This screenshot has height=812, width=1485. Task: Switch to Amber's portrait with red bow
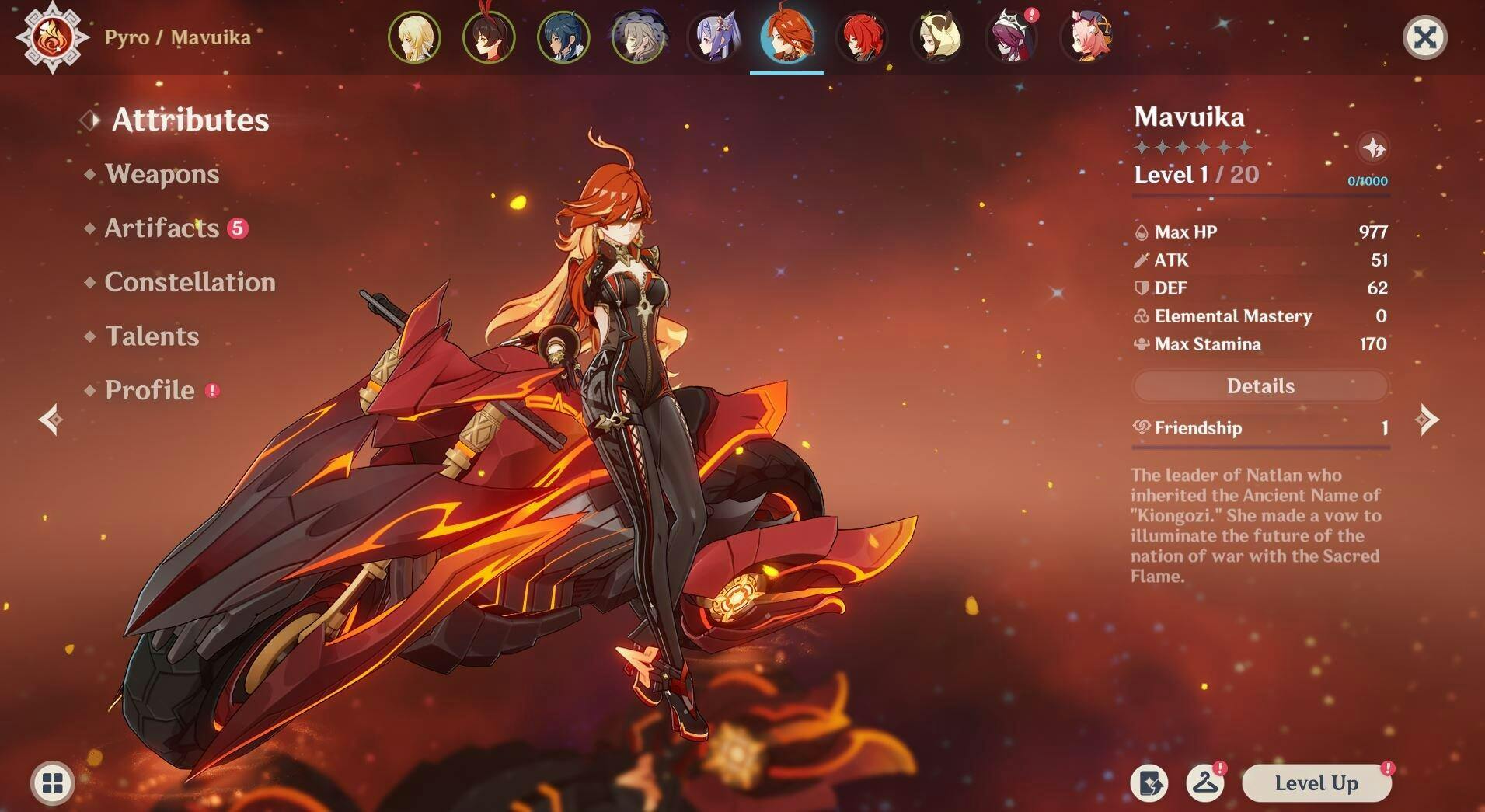pos(489,37)
